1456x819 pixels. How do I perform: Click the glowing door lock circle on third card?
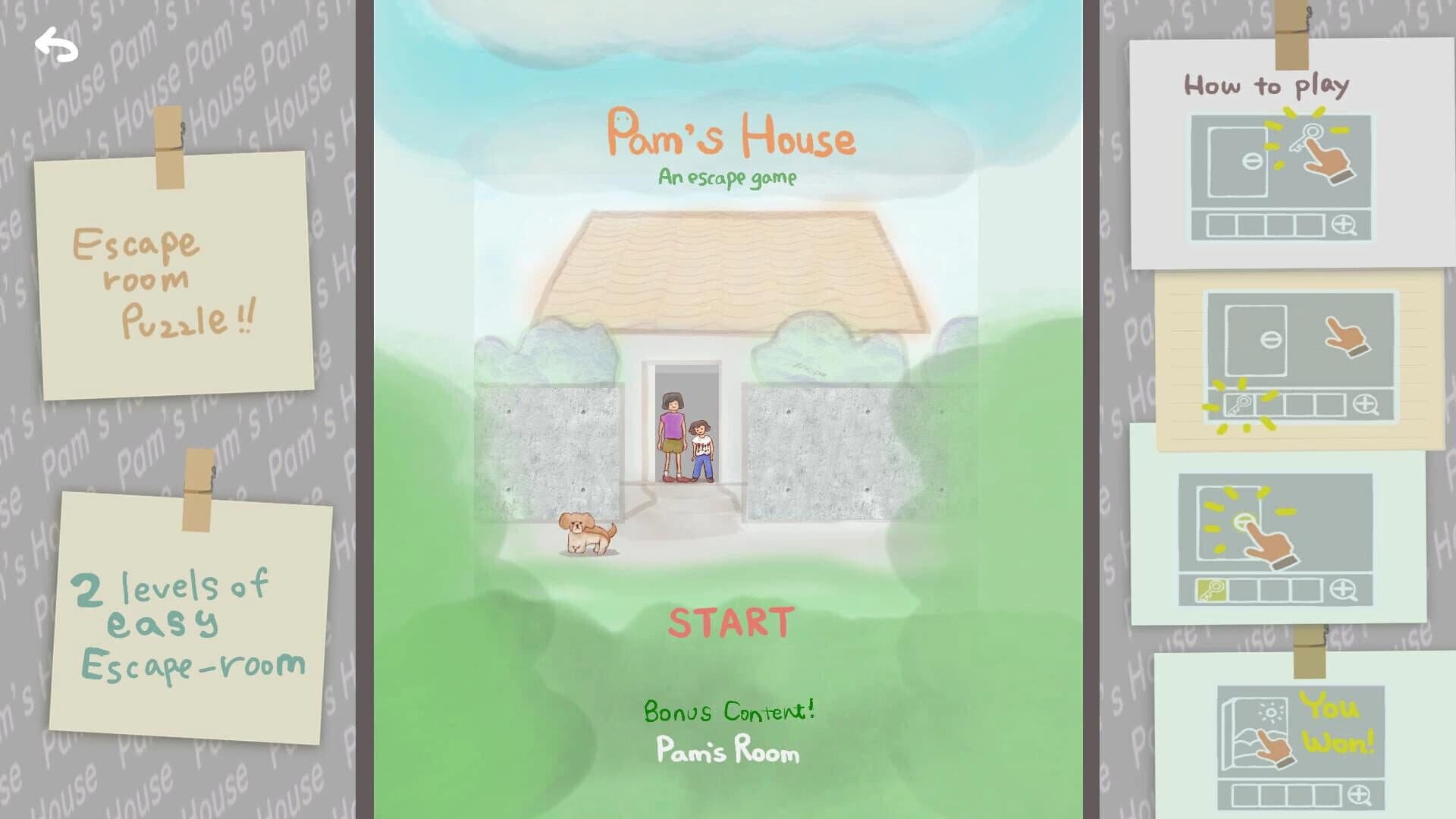pos(1241,519)
